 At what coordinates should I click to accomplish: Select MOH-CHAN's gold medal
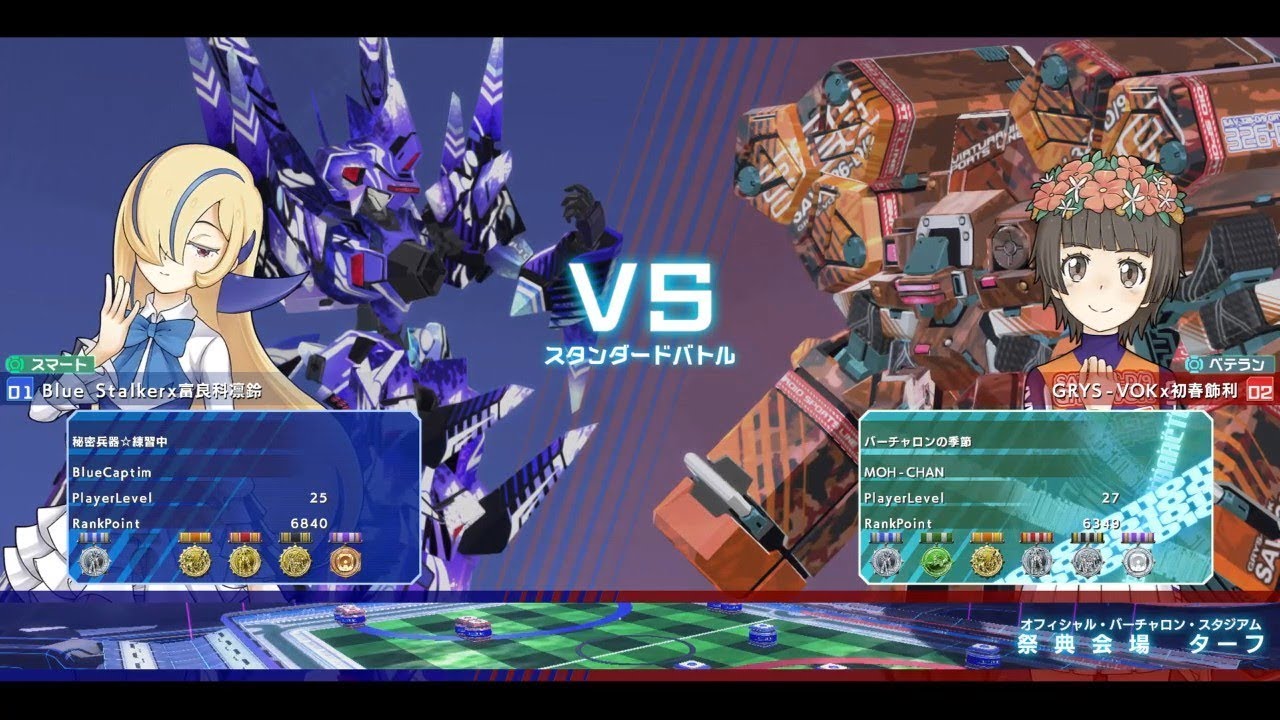988,560
